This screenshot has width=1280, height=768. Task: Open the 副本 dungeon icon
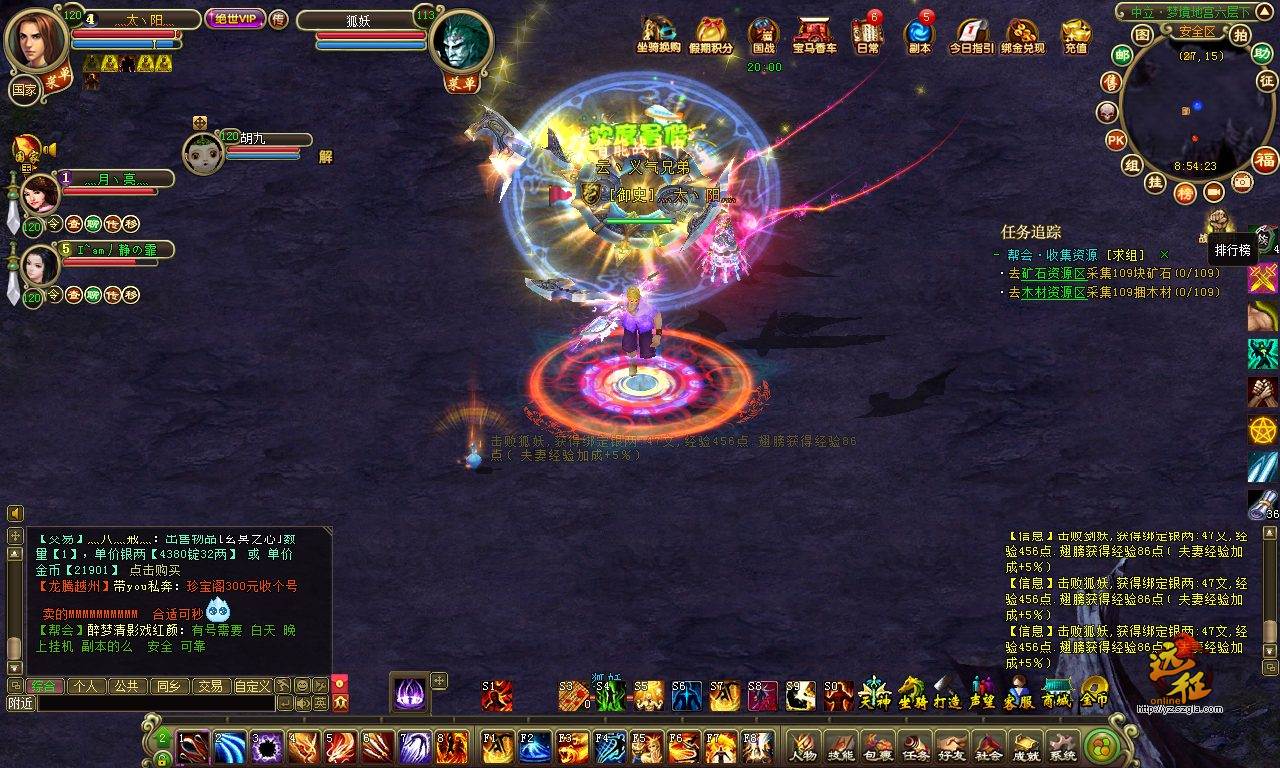click(x=918, y=35)
